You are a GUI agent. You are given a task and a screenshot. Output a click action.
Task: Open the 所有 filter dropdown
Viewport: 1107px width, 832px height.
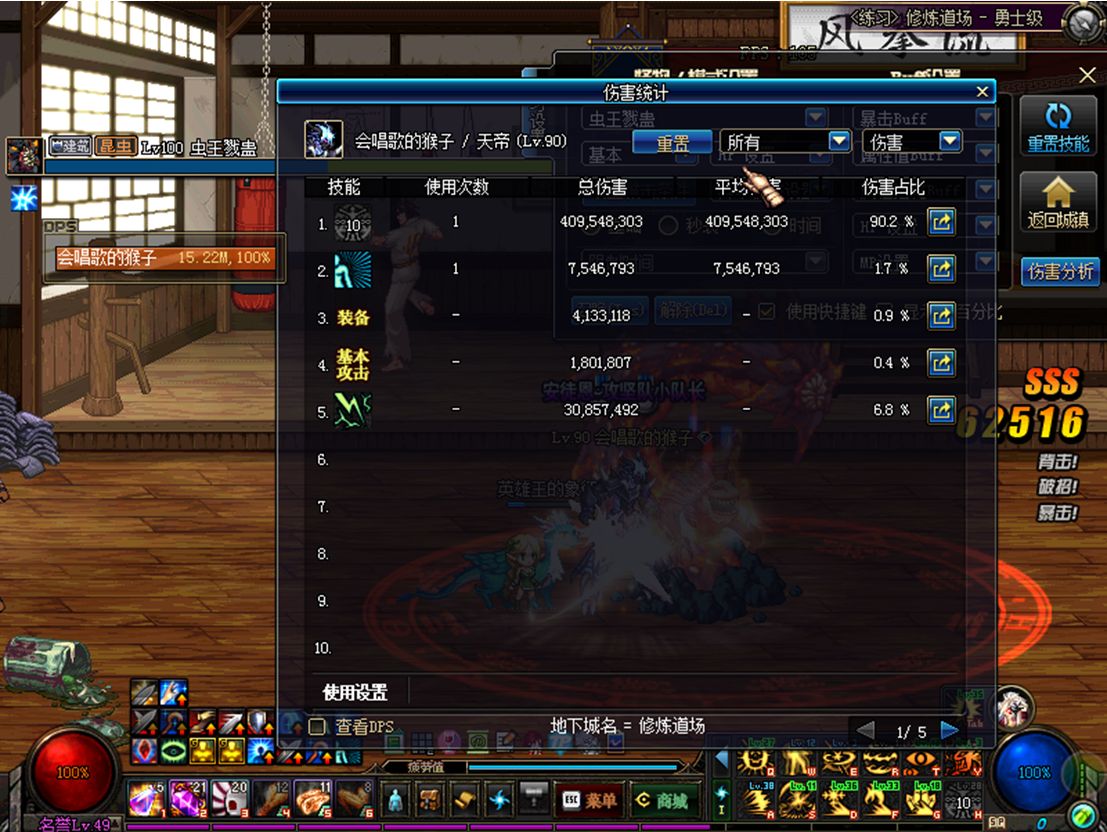tap(785, 142)
